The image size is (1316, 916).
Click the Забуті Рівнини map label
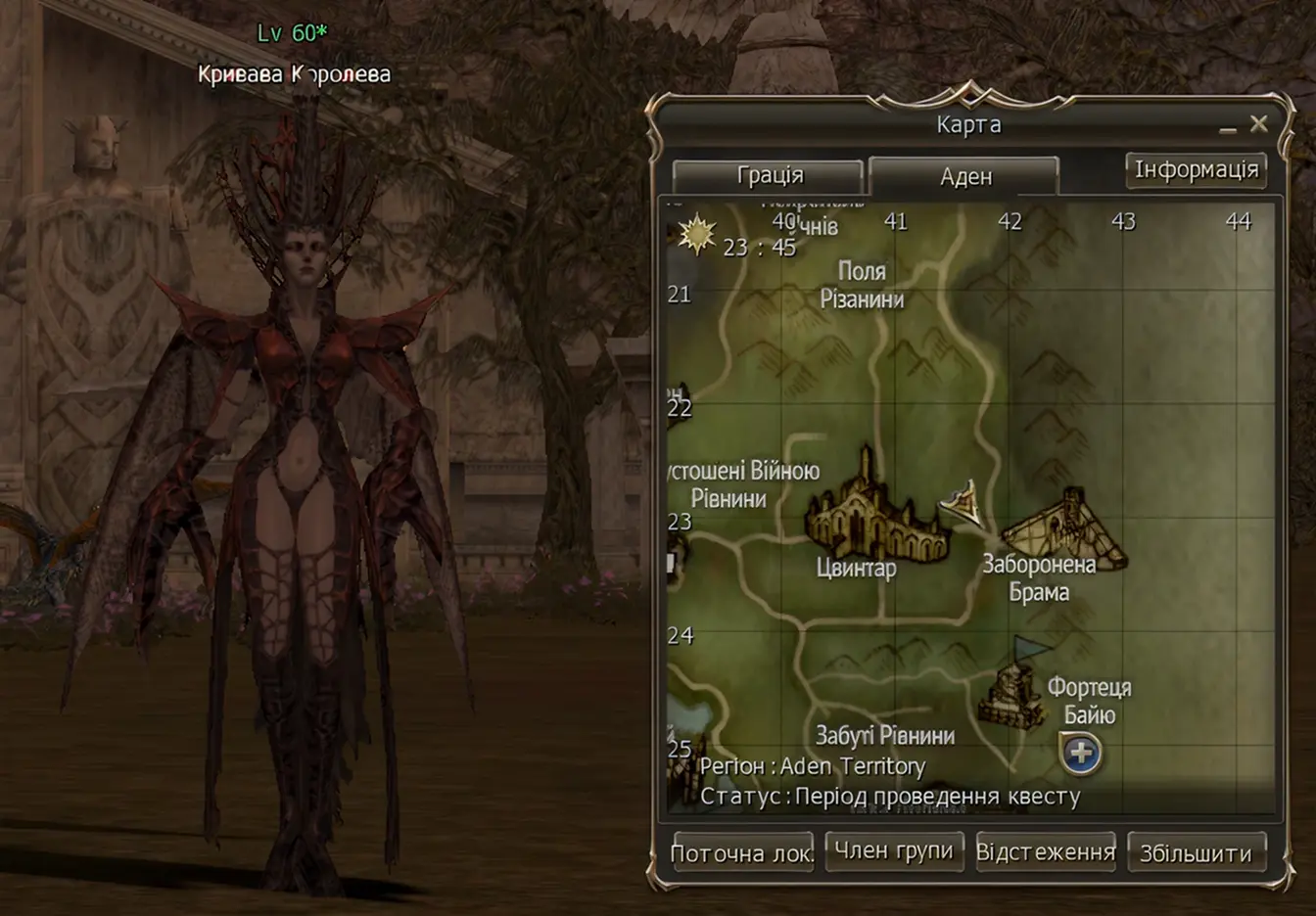click(886, 735)
